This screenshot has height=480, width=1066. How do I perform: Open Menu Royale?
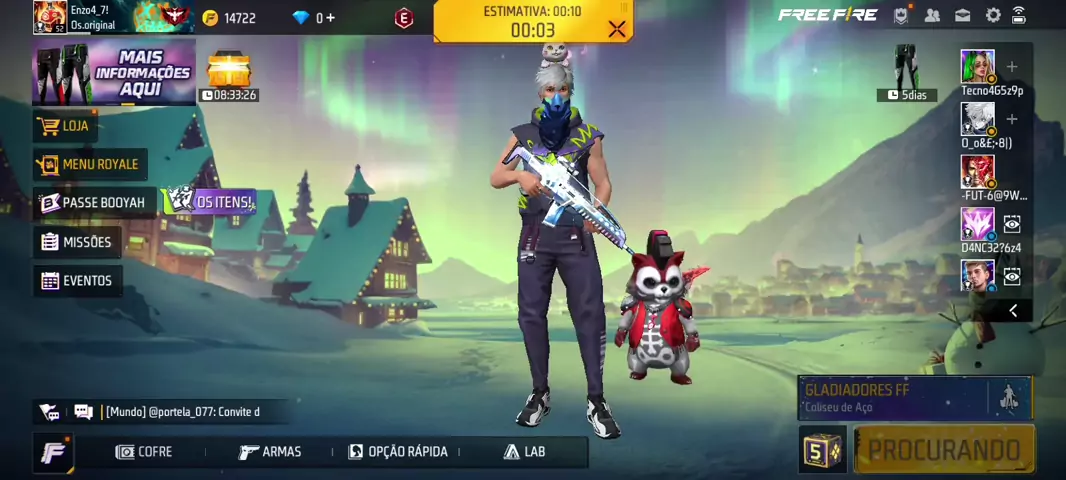coord(89,164)
